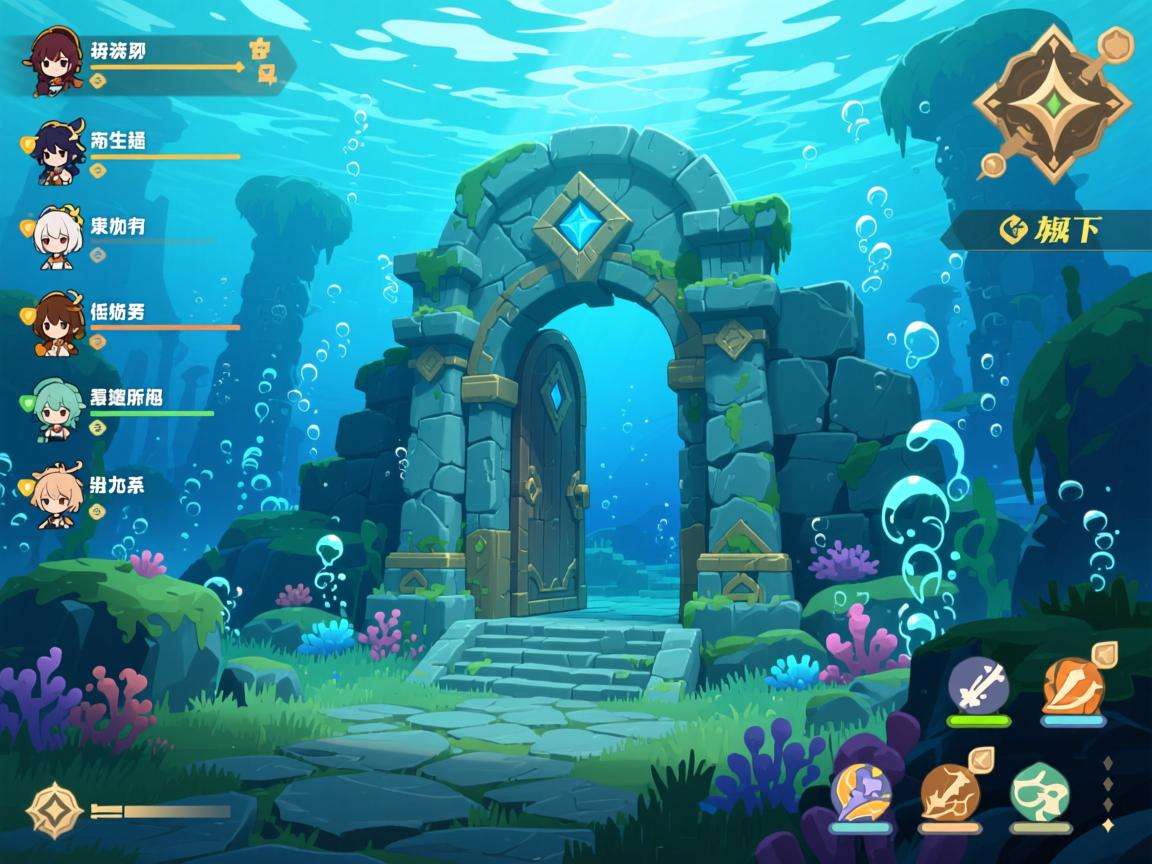1152x864 pixels.
Task: Choose the white-haired party member
Action: tap(57, 237)
